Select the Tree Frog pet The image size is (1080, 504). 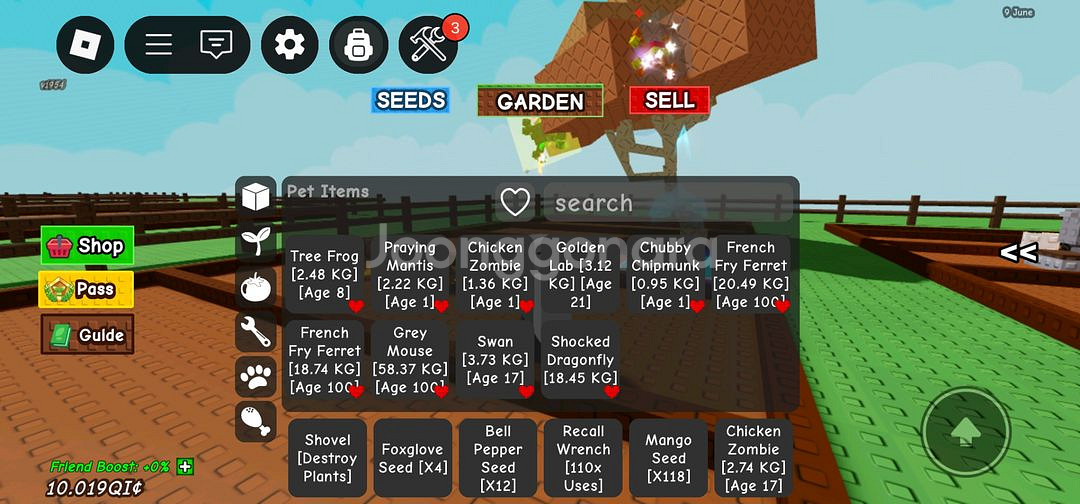[323, 275]
